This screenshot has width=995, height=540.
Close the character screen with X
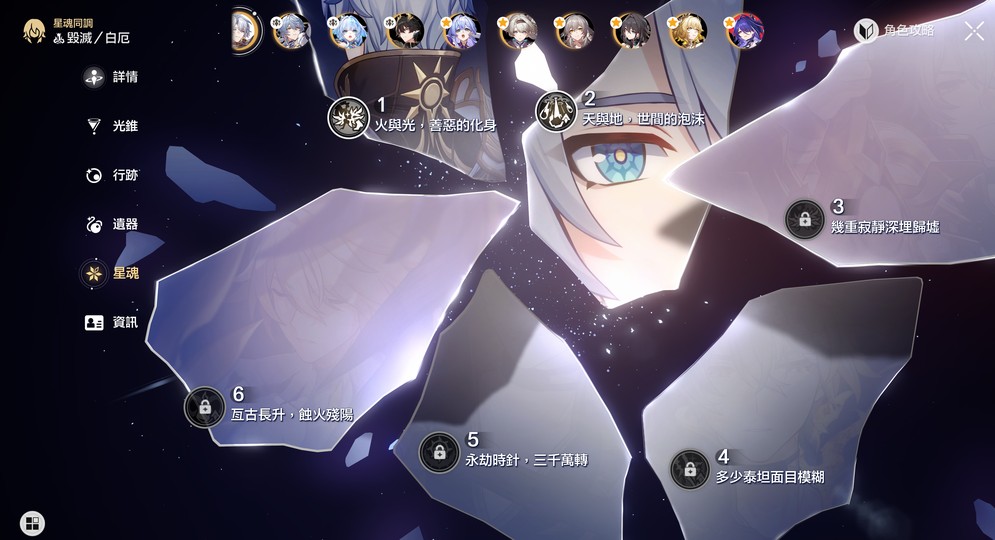[x=974, y=31]
